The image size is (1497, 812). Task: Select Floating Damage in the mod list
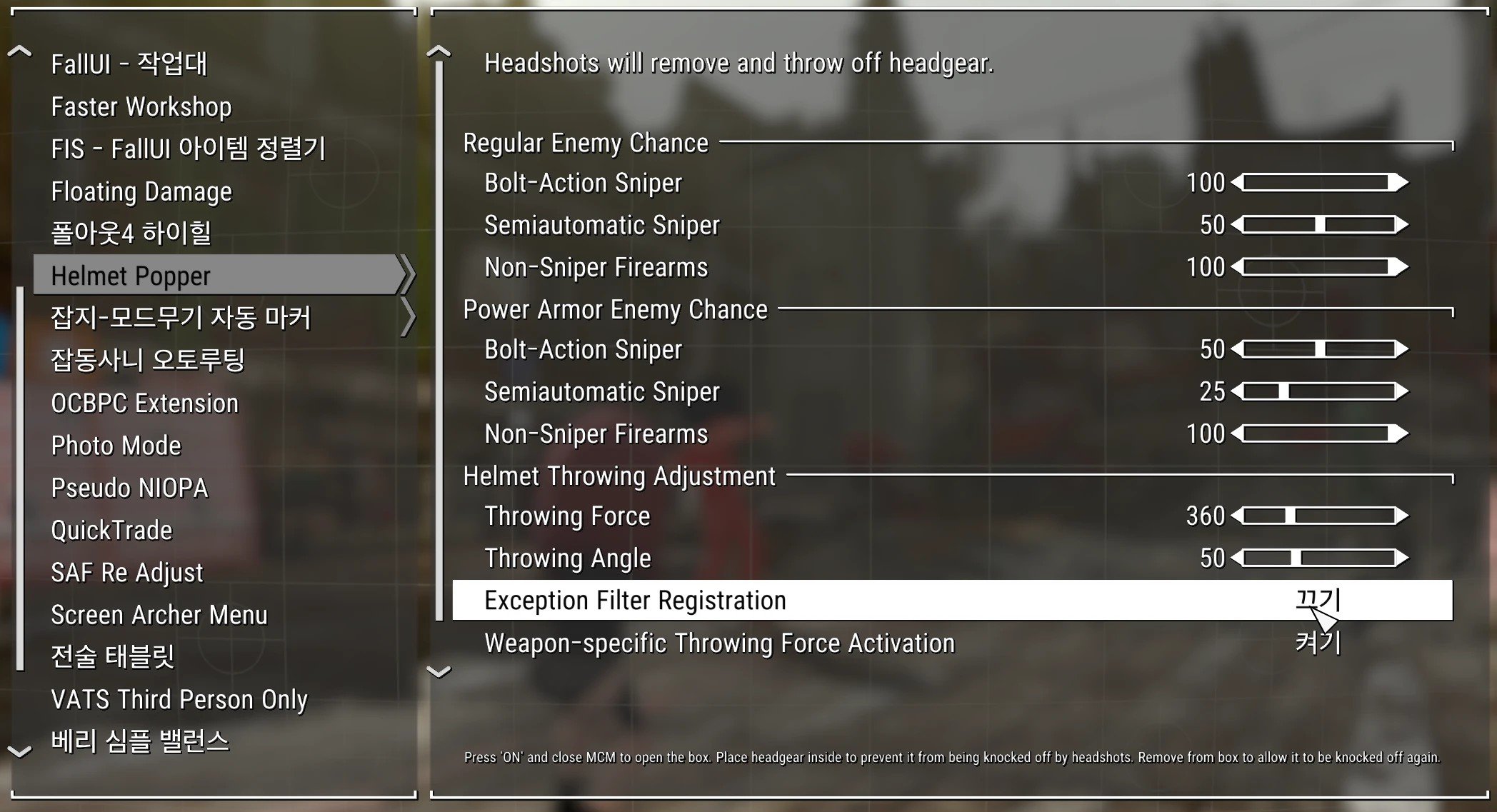pos(141,191)
